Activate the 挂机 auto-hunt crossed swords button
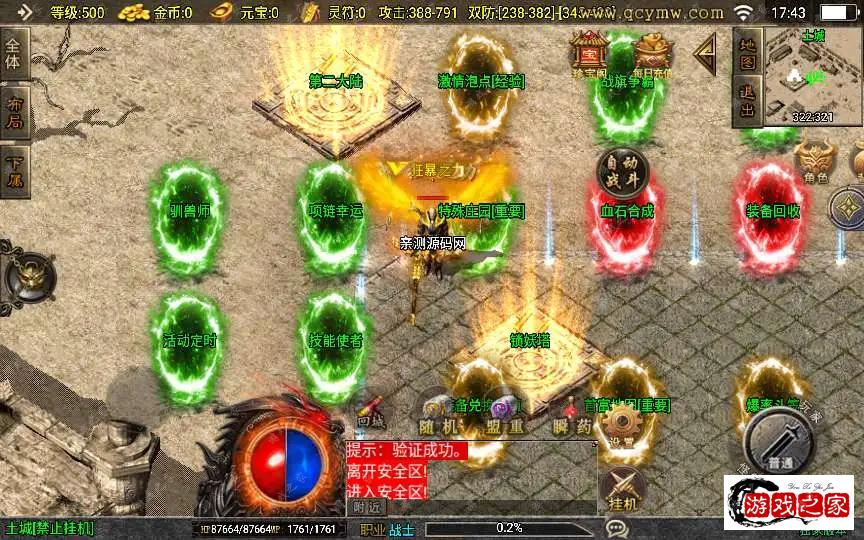The width and height of the screenshot is (864, 540). (622, 489)
